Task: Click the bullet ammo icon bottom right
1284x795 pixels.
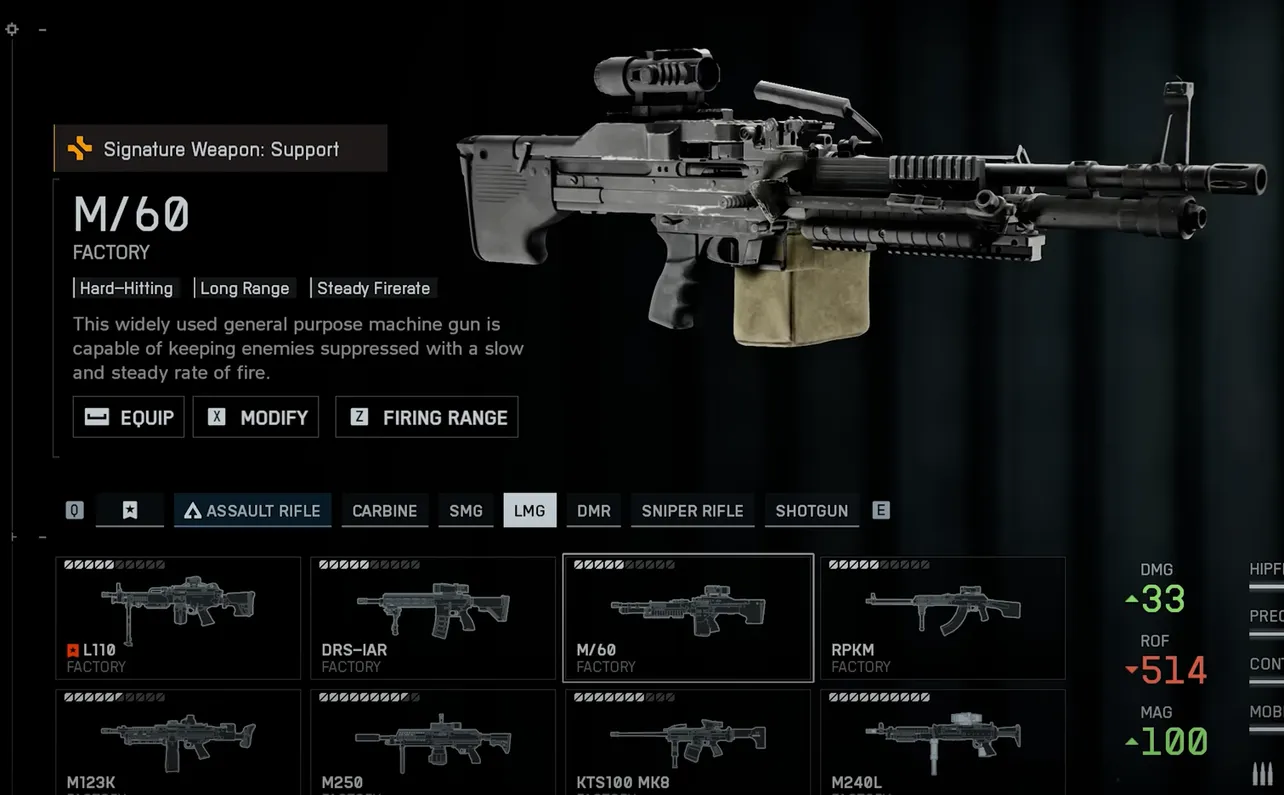Action: [x=1261, y=772]
